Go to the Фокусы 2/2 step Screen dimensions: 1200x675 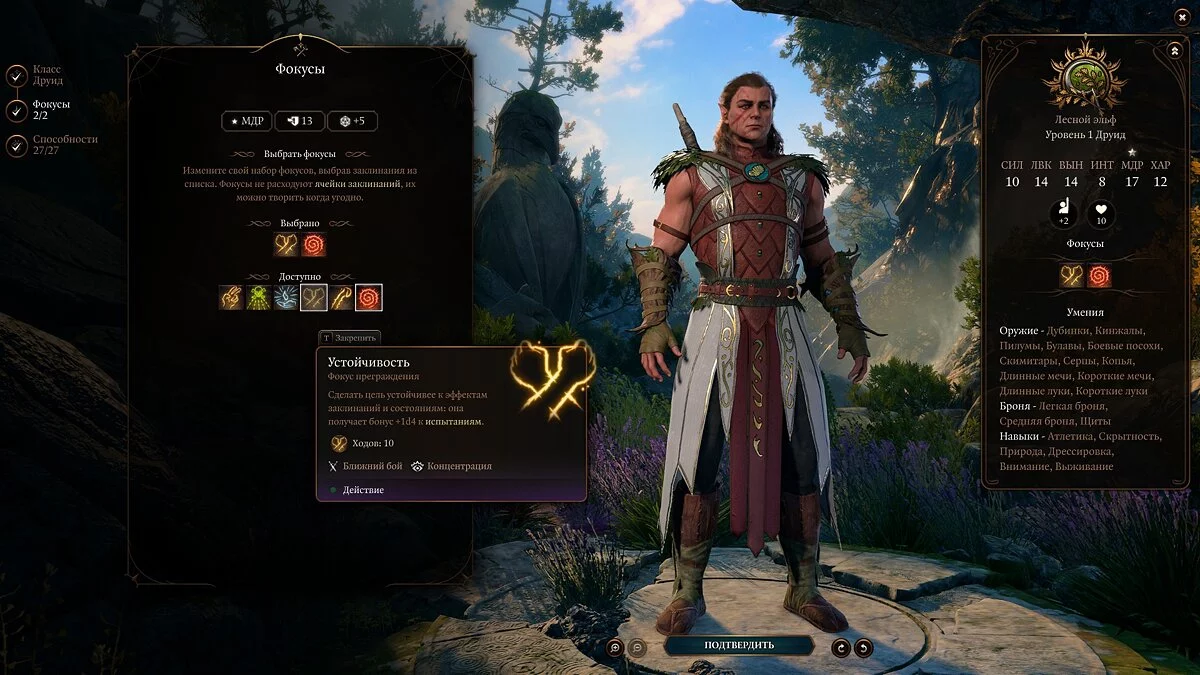17,110
